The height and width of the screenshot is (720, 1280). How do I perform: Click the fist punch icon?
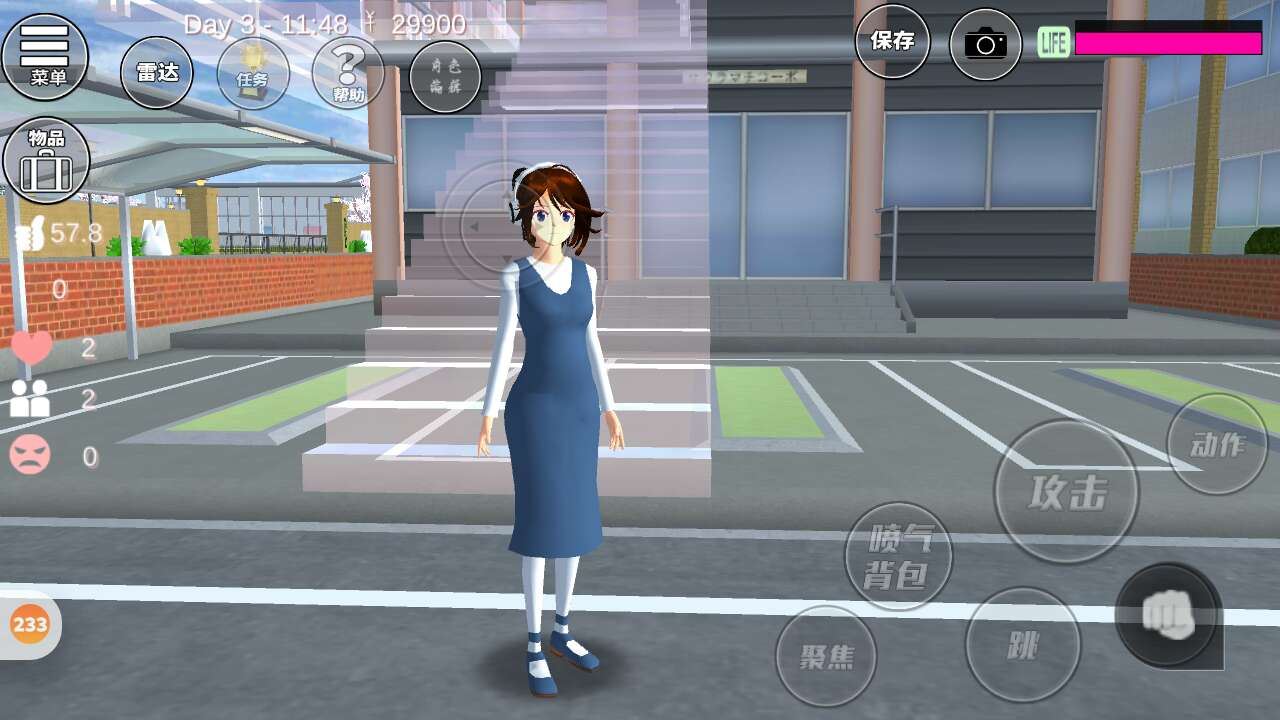1167,614
